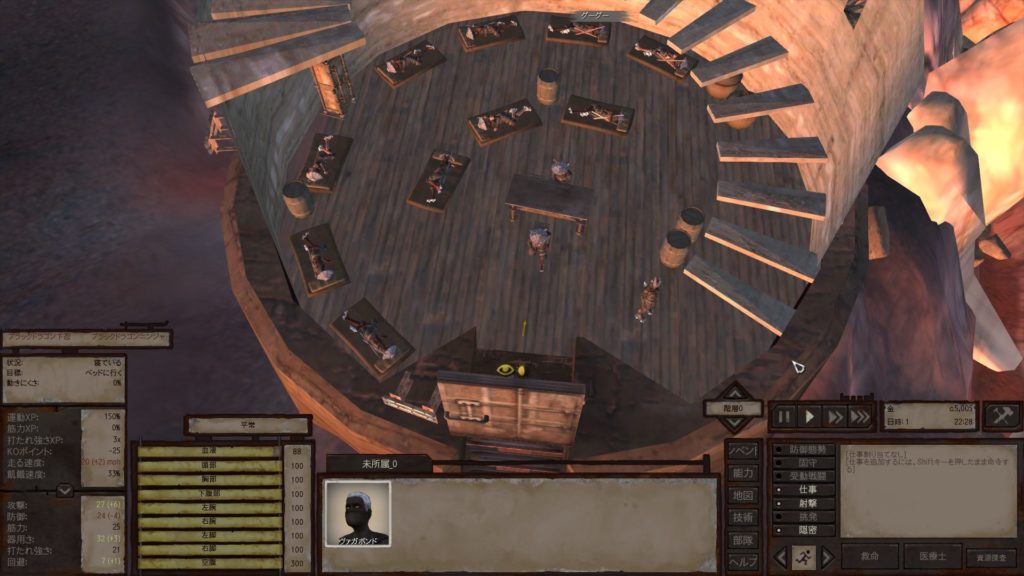Open the 地図 (map) screen
The height and width of the screenshot is (576, 1024).
tap(742, 495)
